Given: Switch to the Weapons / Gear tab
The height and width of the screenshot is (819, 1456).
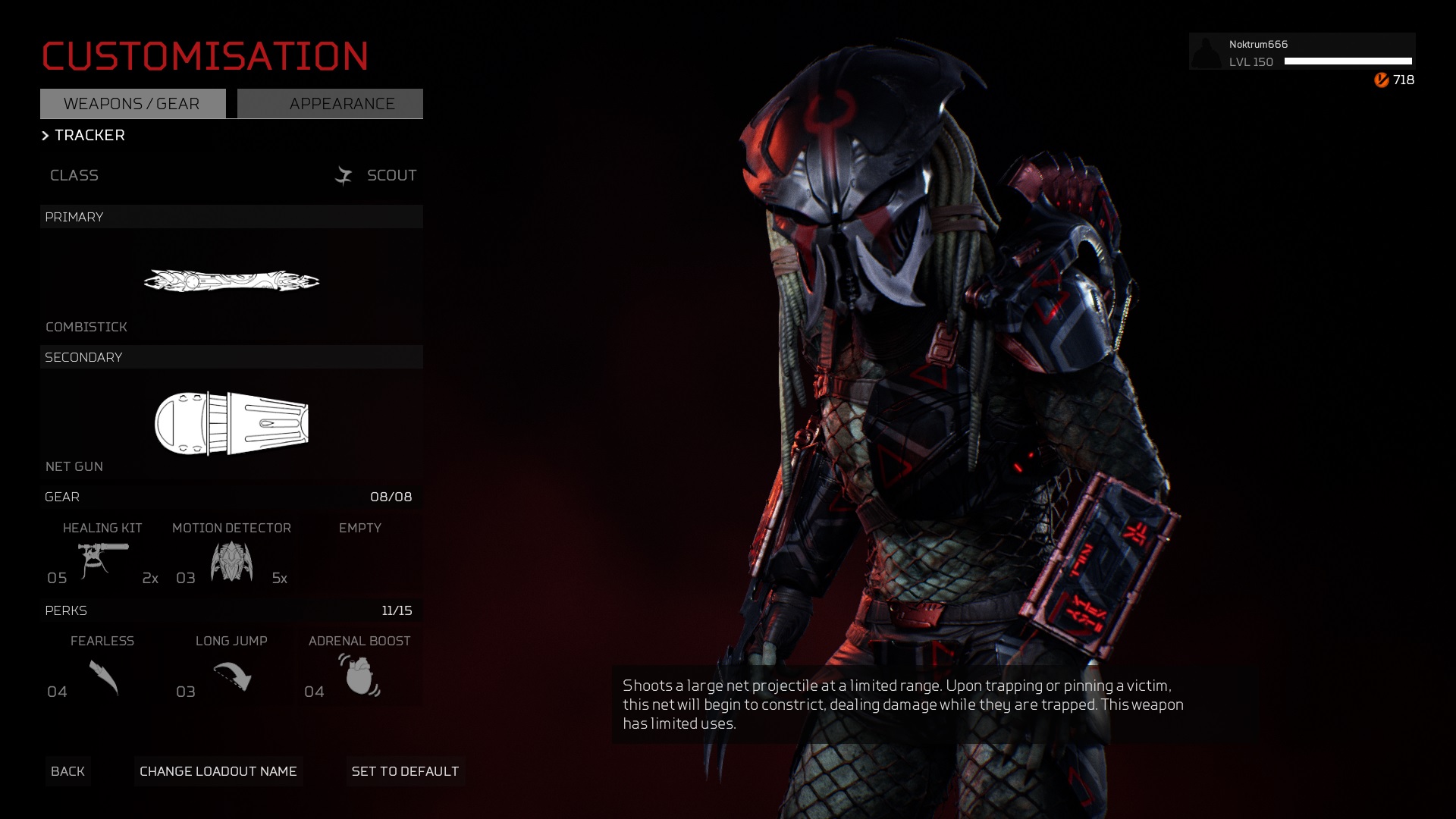Looking at the screenshot, I should coord(133,104).
